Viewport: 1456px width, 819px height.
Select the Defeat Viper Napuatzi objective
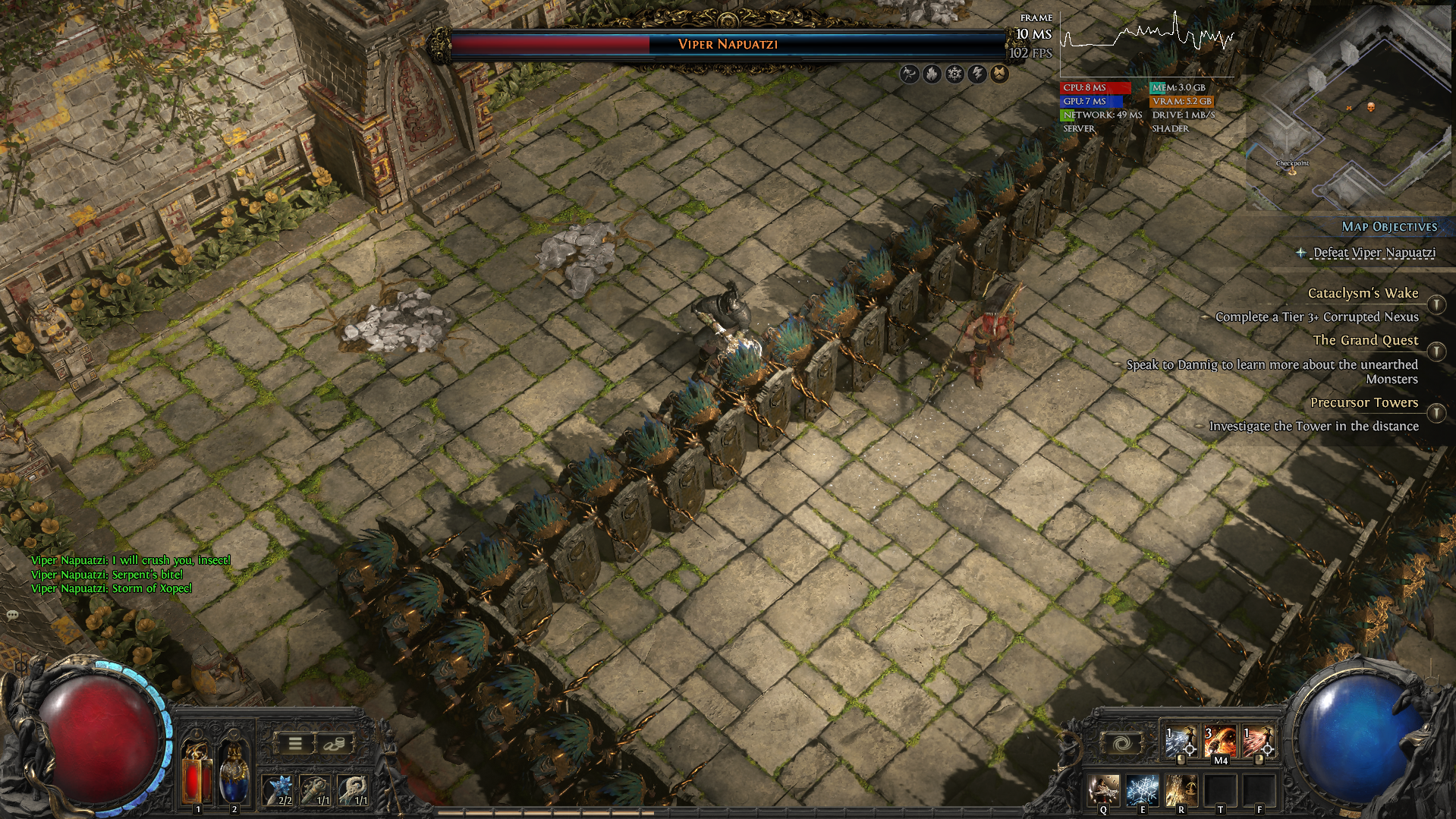pos(1373,253)
